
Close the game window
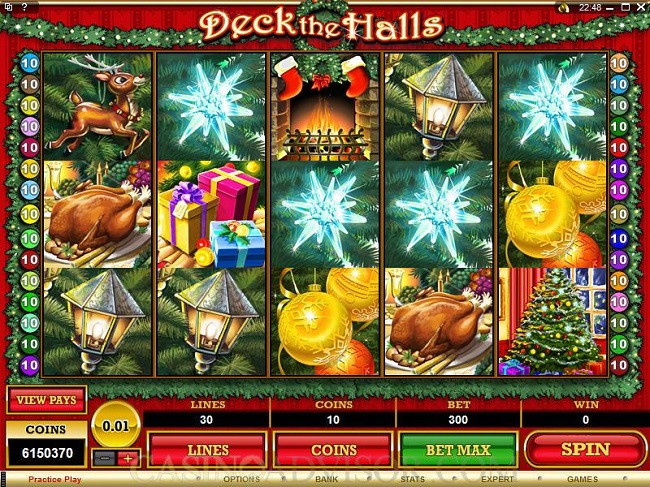pos(640,6)
